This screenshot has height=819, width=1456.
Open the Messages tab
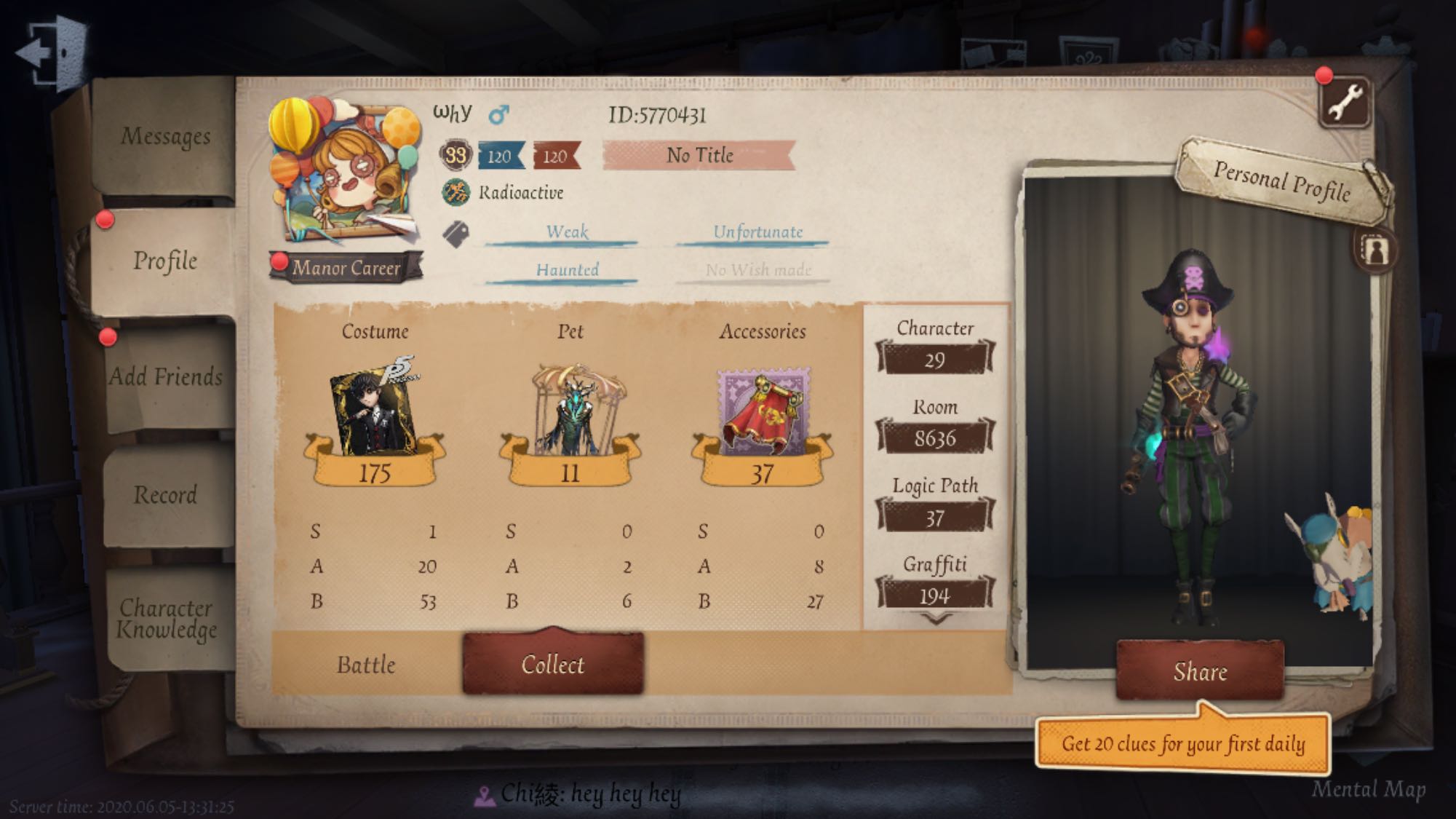166,137
